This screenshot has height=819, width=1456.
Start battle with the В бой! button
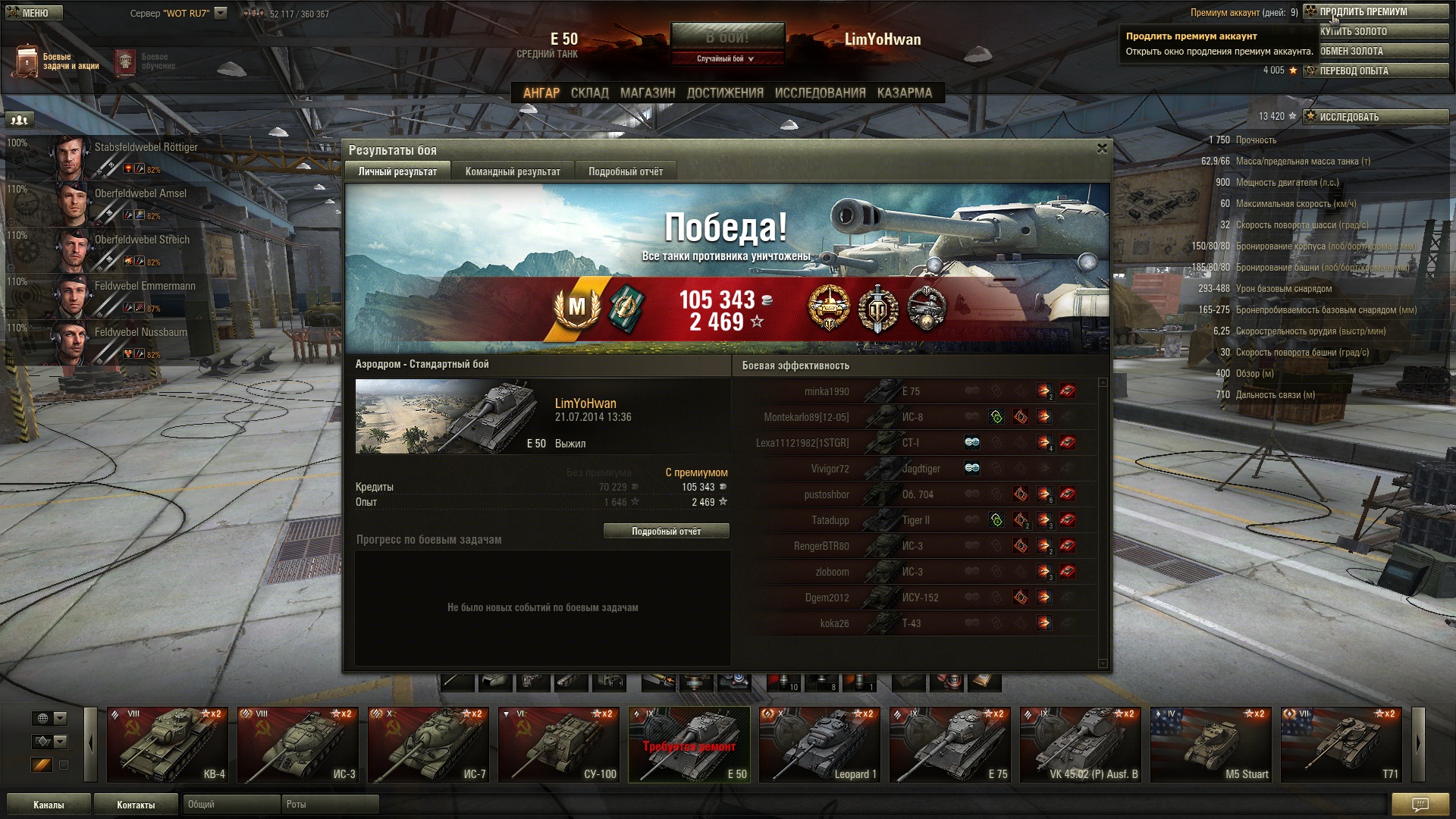click(x=726, y=36)
